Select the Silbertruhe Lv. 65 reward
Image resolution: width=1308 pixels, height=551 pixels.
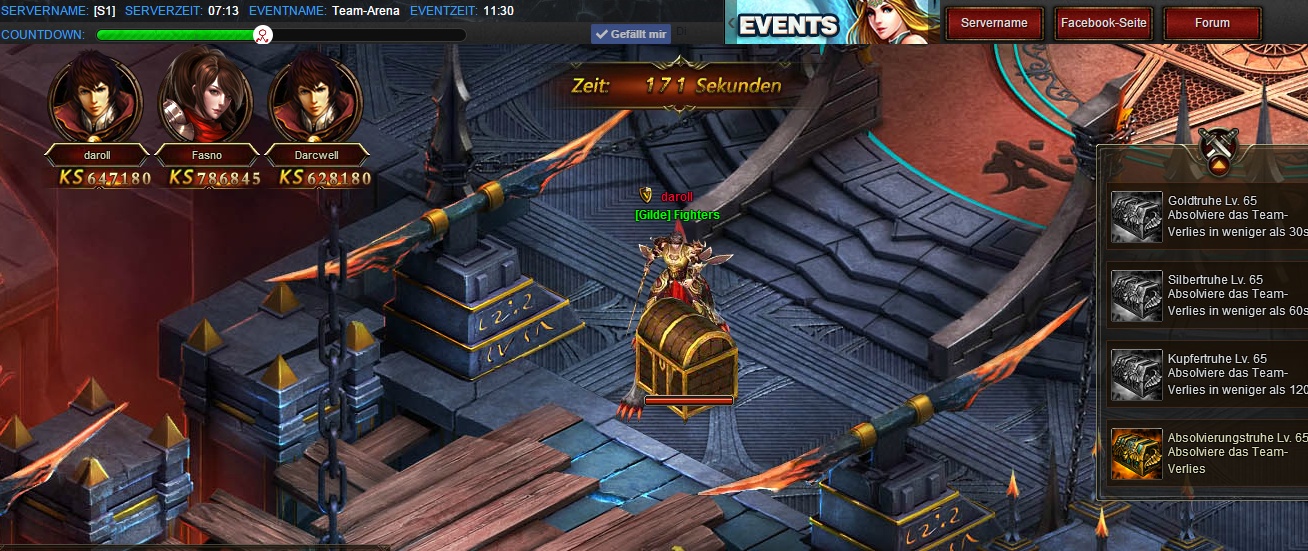(x=1138, y=295)
